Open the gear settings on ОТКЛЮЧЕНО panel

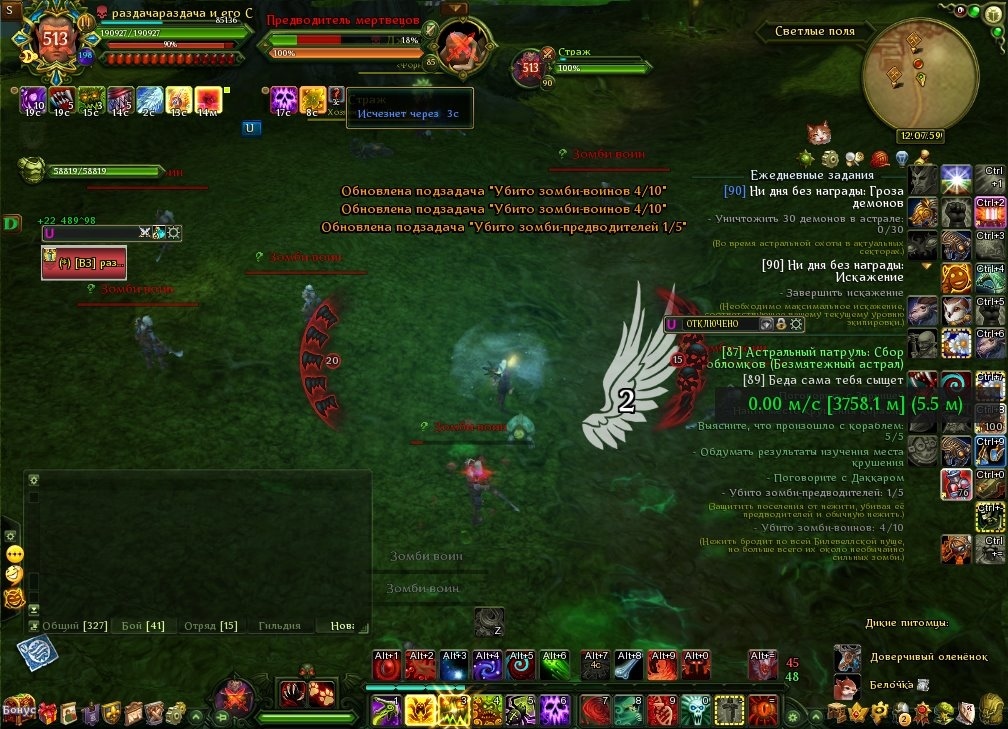[x=796, y=323]
